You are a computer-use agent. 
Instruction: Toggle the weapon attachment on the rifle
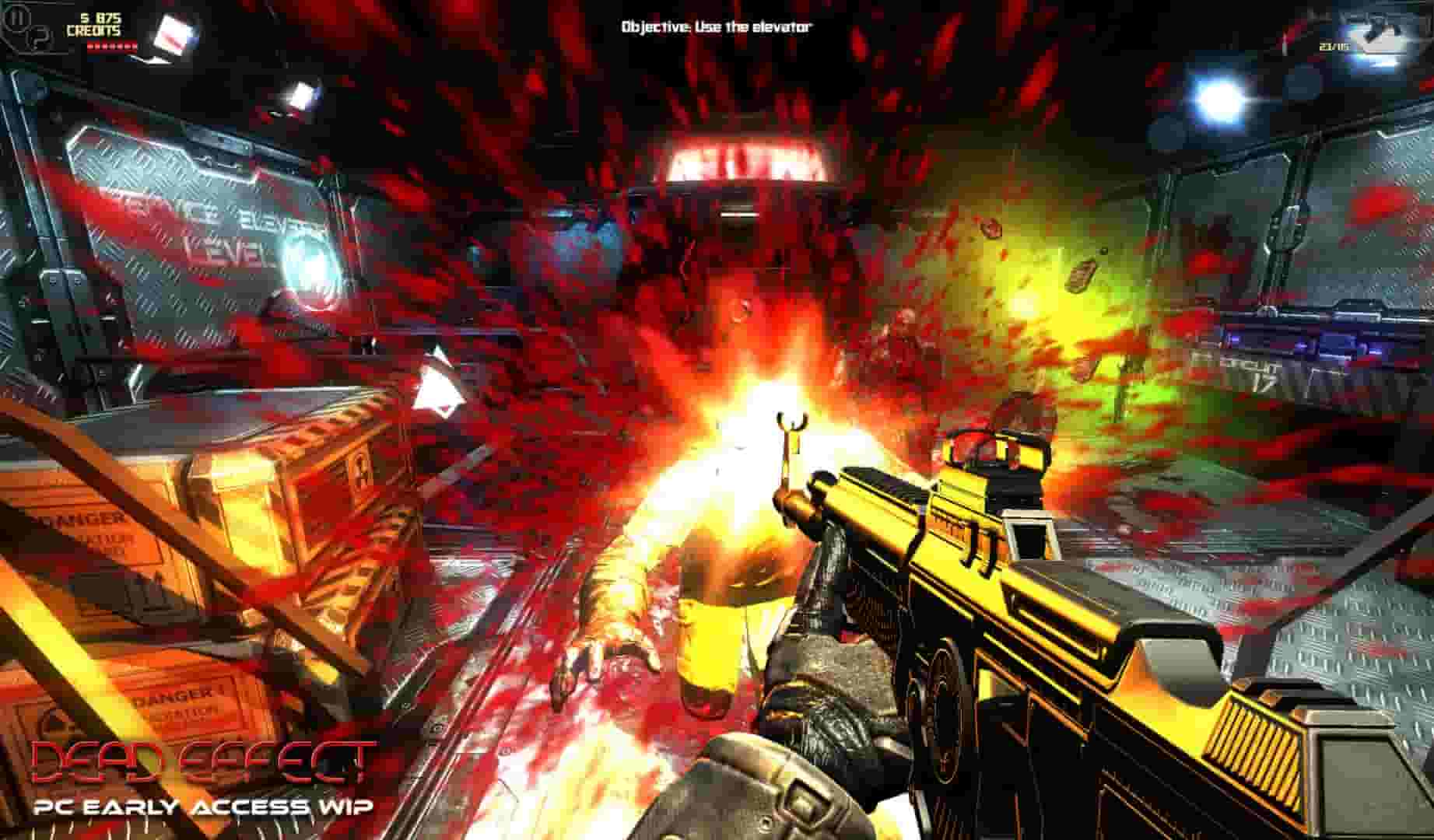click(x=1027, y=537)
